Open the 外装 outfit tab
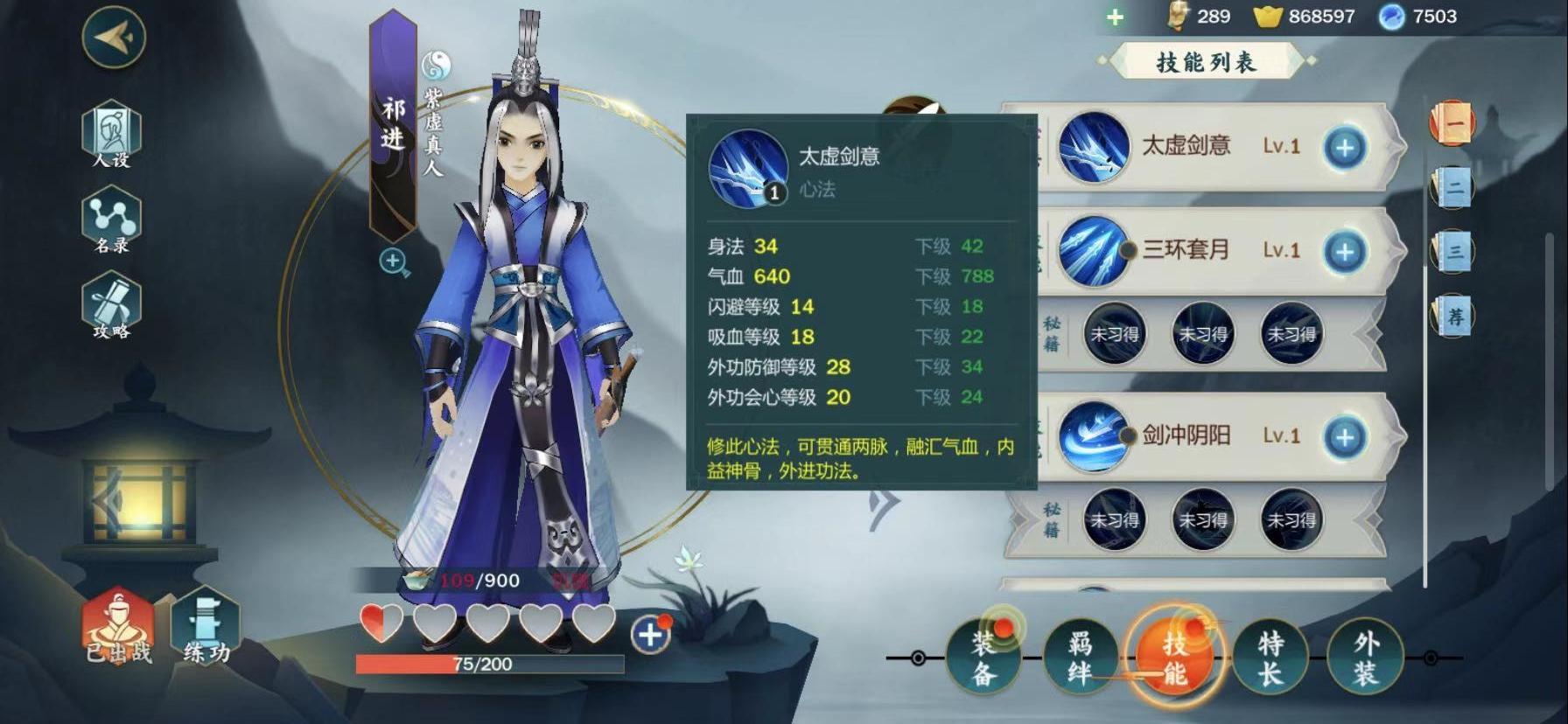 point(1365,658)
